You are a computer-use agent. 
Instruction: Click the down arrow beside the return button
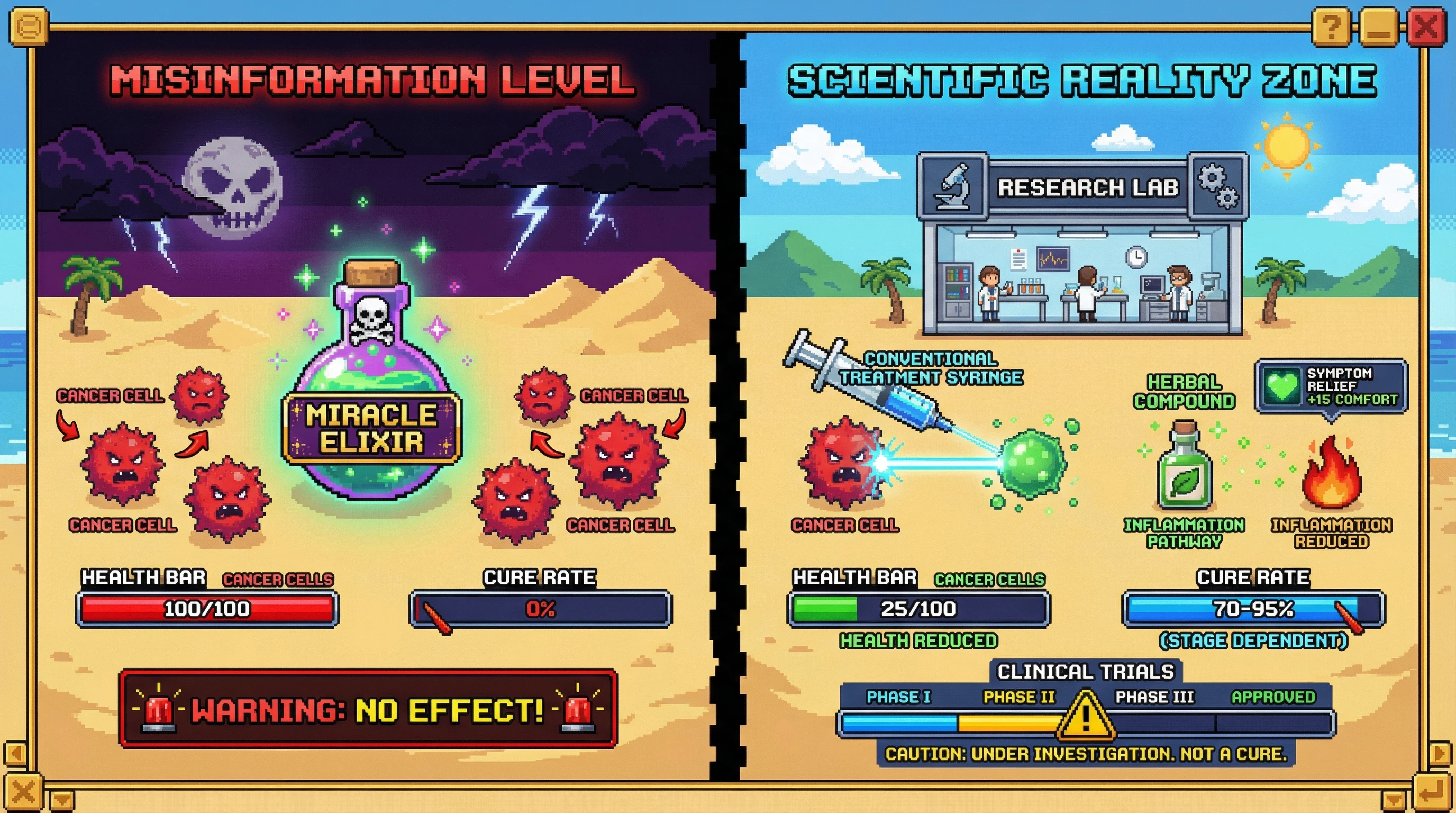(x=1394, y=800)
